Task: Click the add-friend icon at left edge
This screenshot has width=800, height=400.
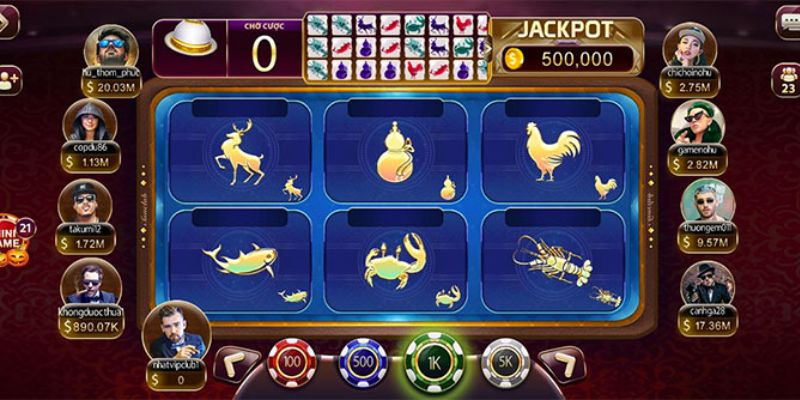Action: [x=10, y=79]
